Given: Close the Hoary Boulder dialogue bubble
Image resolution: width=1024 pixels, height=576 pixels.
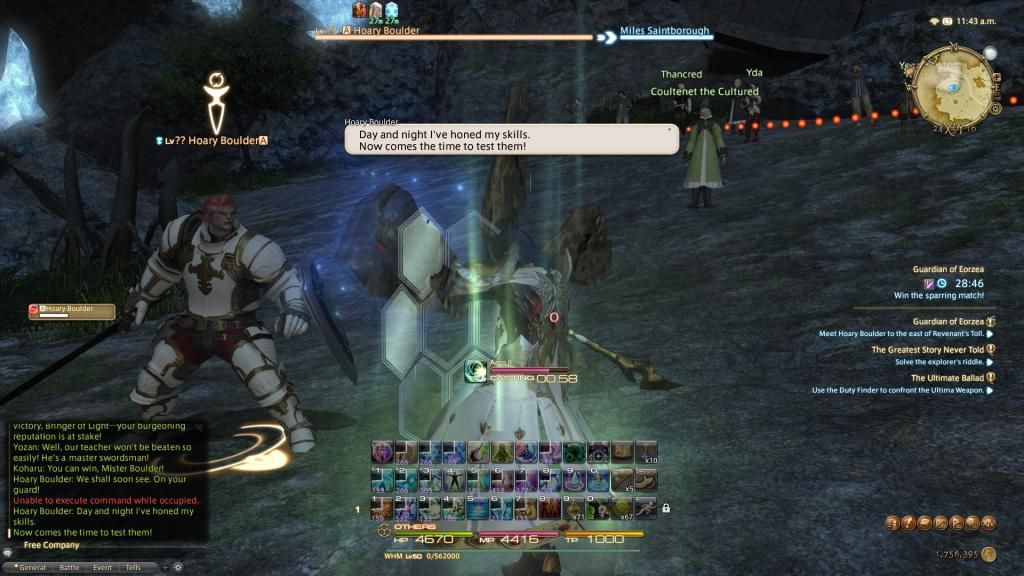Looking at the screenshot, I should 669,129.
